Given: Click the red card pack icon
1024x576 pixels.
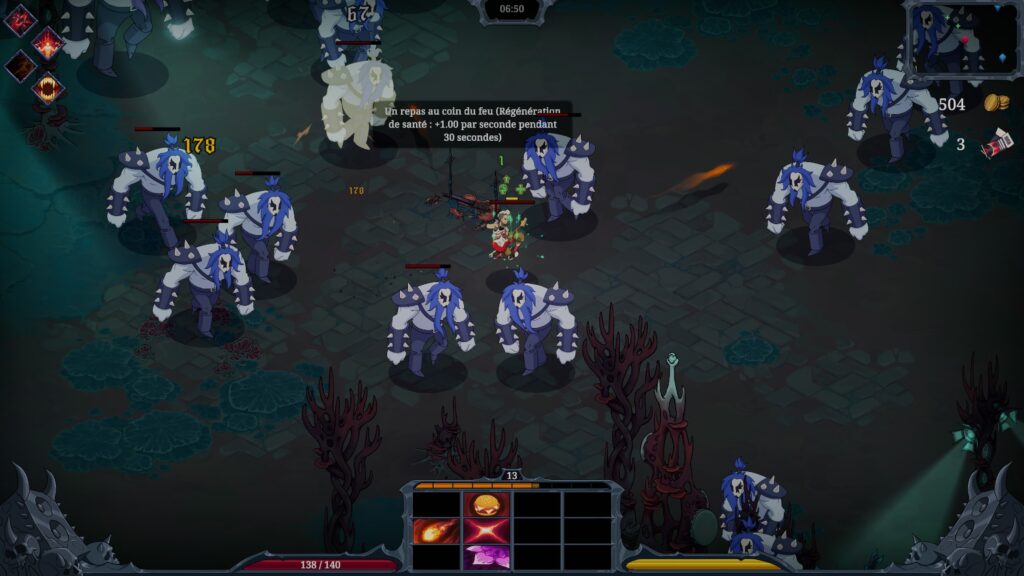Looking at the screenshot, I should (996, 145).
